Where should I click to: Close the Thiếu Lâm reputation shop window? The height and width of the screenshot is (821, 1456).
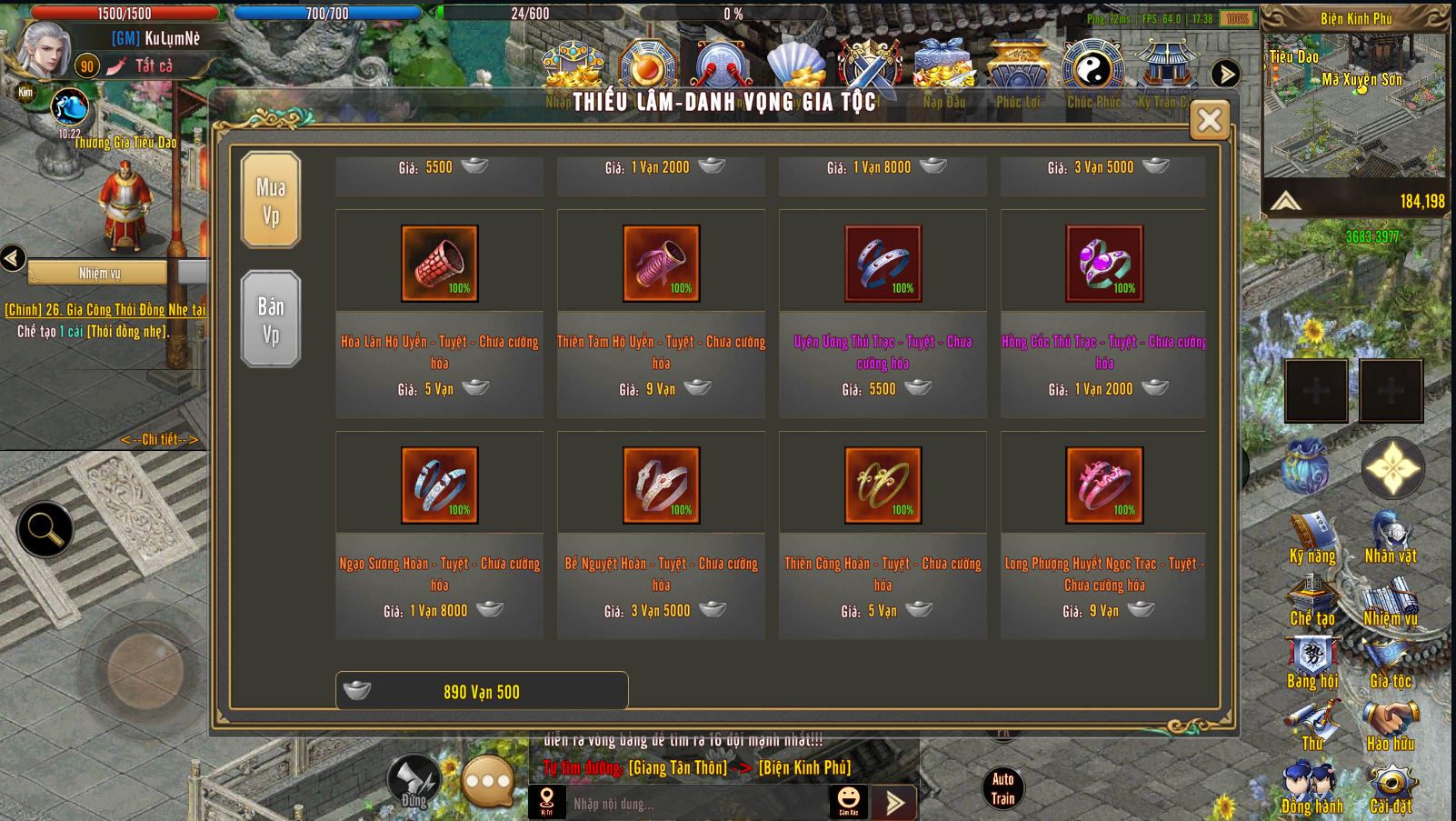tap(1210, 119)
